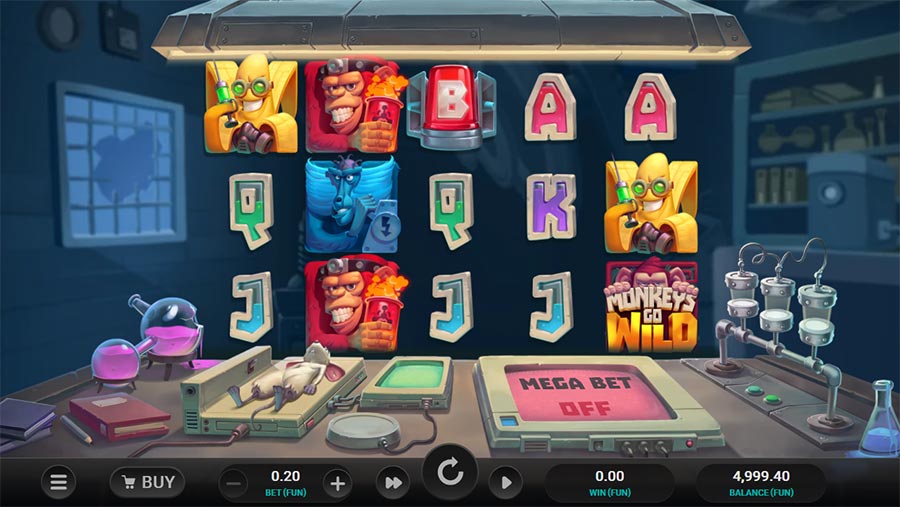Open the hamburger menu
This screenshot has height=507, width=900.
pos(58,483)
